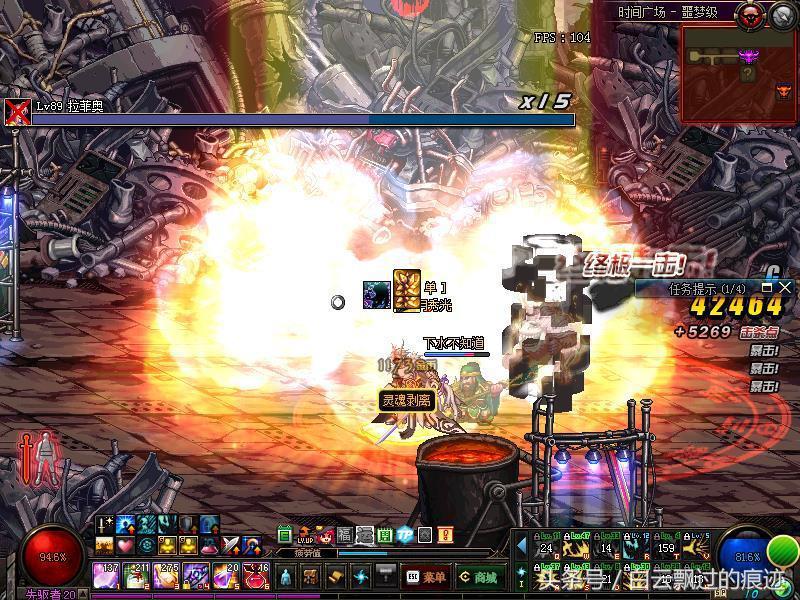Click the blue swirl skill menu button
800x600 pixels.
point(363,577)
